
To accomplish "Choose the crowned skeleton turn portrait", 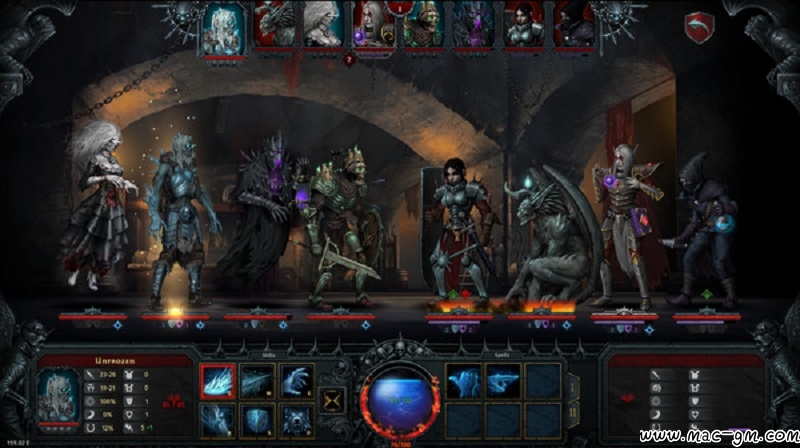I will pos(423,25).
